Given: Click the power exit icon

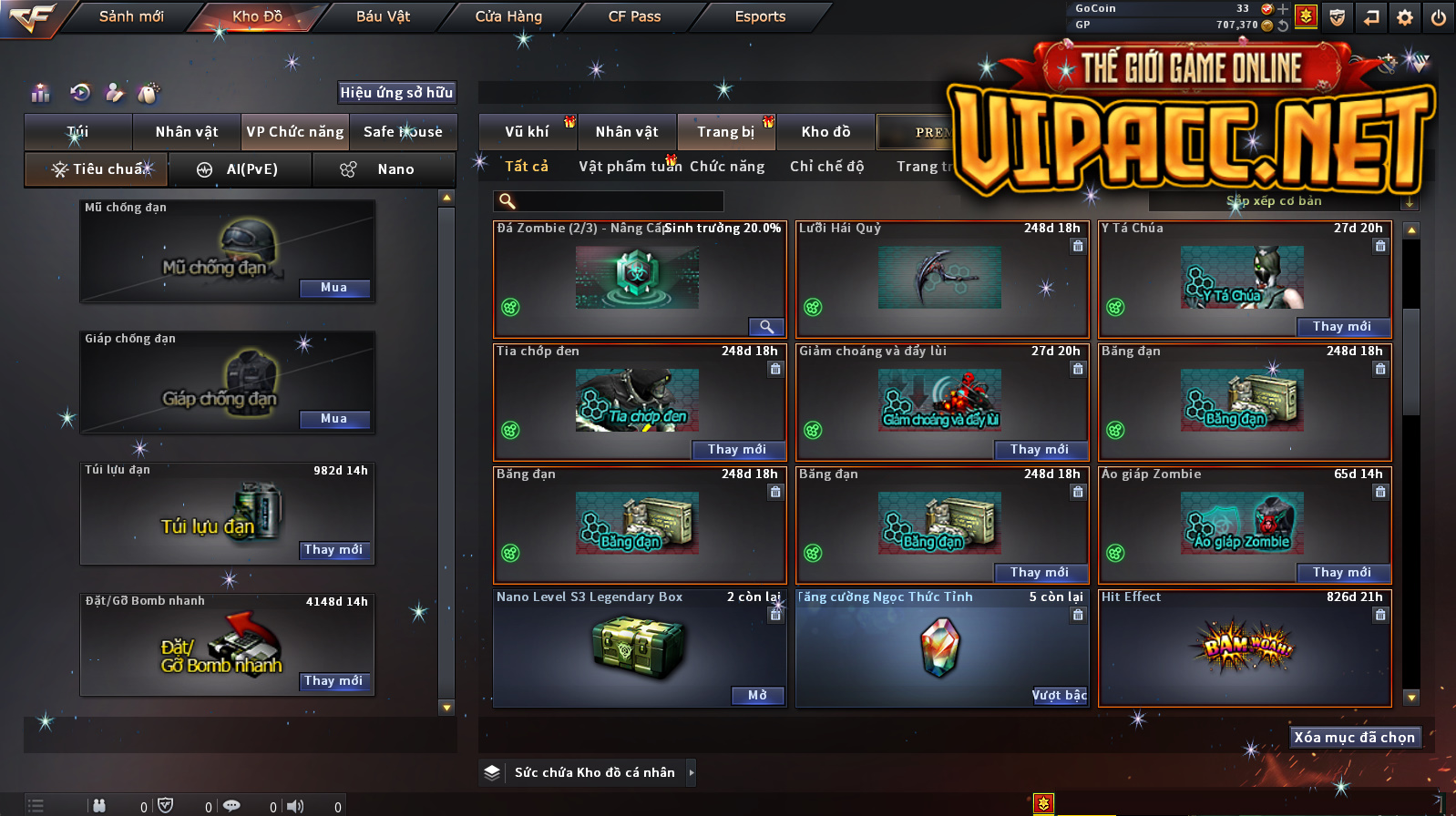Looking at the screenshot, I should 1439,17.
